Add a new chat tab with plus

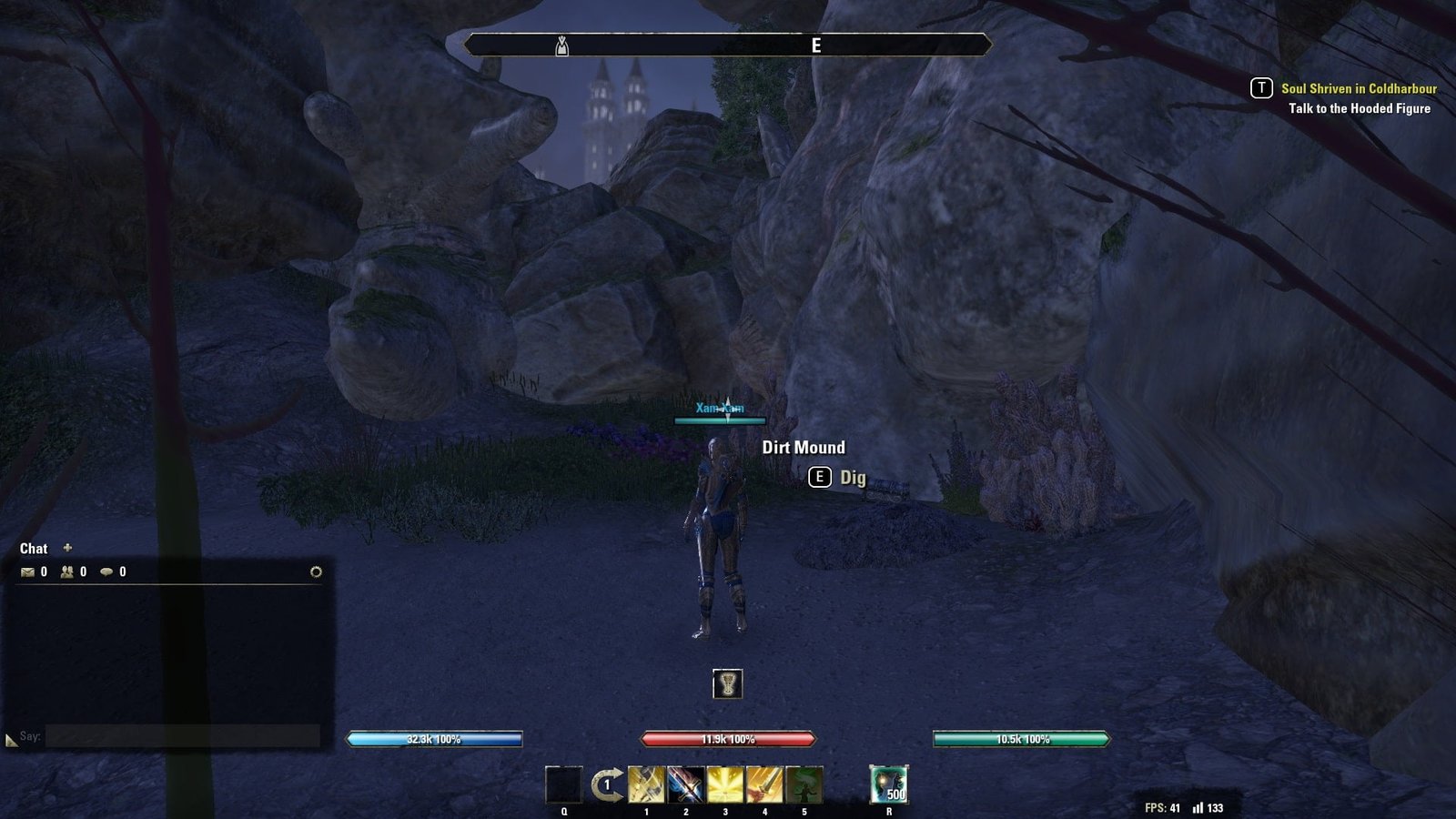67,548
